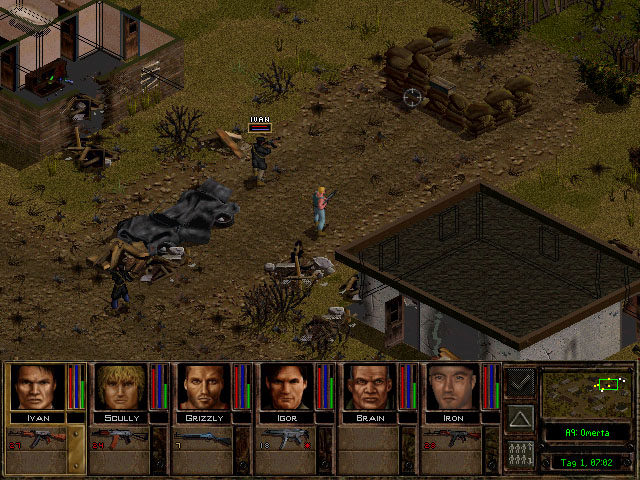Select the Ivan name tag above the mercenary
Viewport: 640px width, 480px height.
[260, 119]
